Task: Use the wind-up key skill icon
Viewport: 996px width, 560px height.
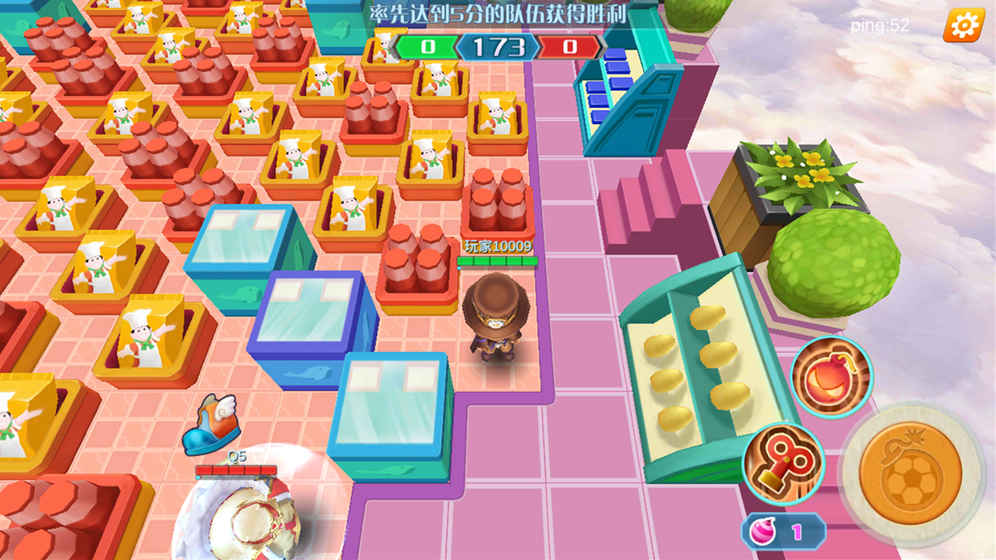Action: [783, 461]
